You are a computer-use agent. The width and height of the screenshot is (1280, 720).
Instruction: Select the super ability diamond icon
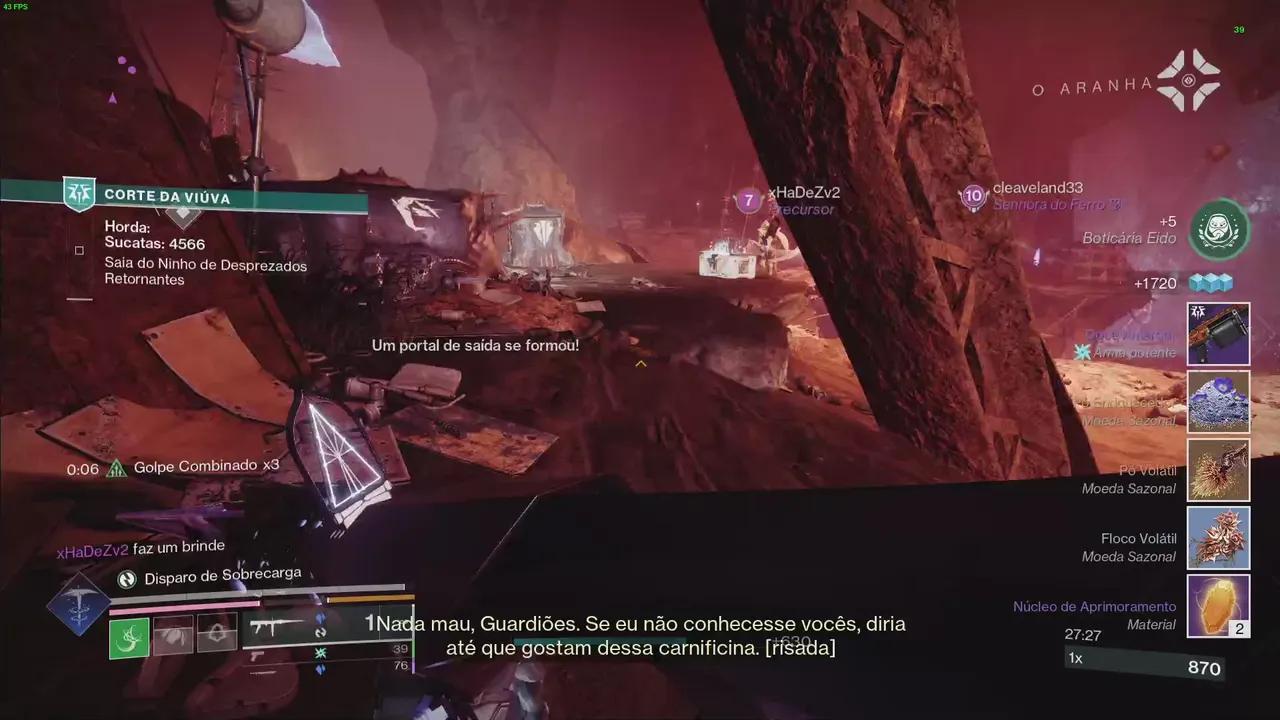point(78,606)
